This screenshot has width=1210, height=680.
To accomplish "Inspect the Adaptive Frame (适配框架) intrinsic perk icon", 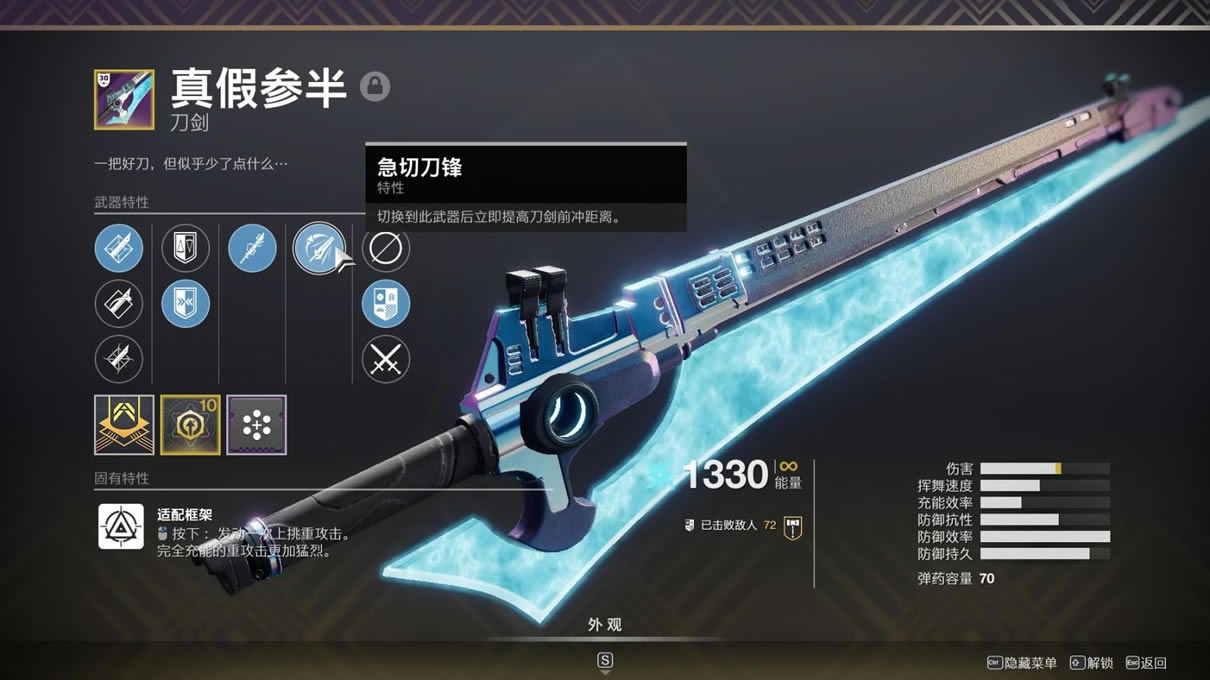I will pos(121,526).
